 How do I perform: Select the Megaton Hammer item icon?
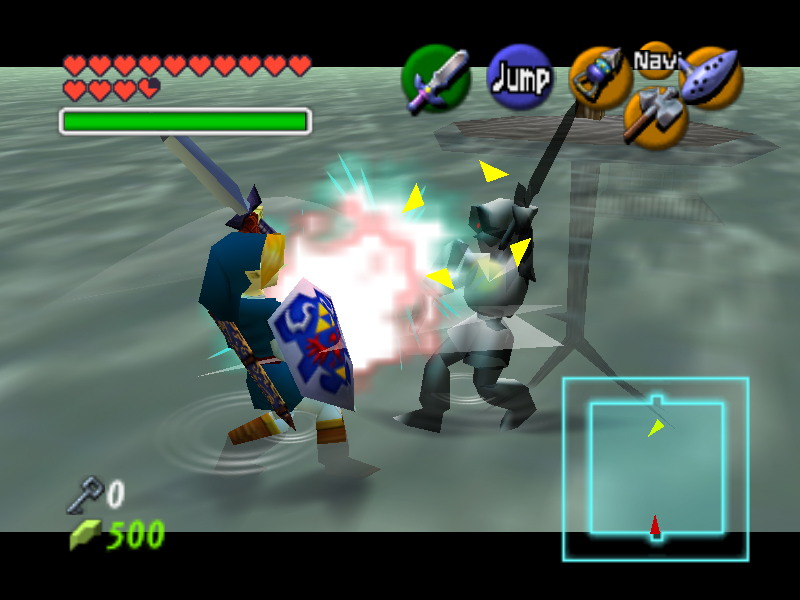(x=655, y=115)
